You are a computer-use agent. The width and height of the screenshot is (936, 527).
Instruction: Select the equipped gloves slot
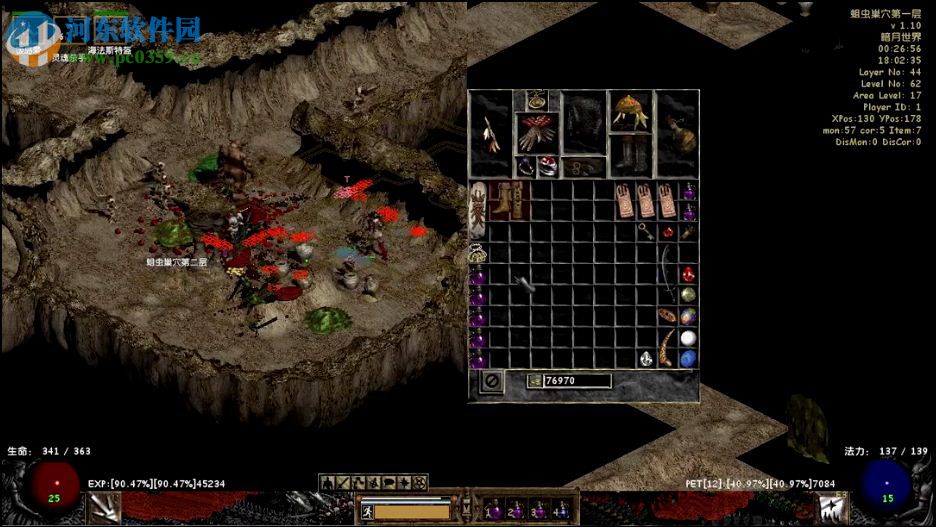pos(537,133)
